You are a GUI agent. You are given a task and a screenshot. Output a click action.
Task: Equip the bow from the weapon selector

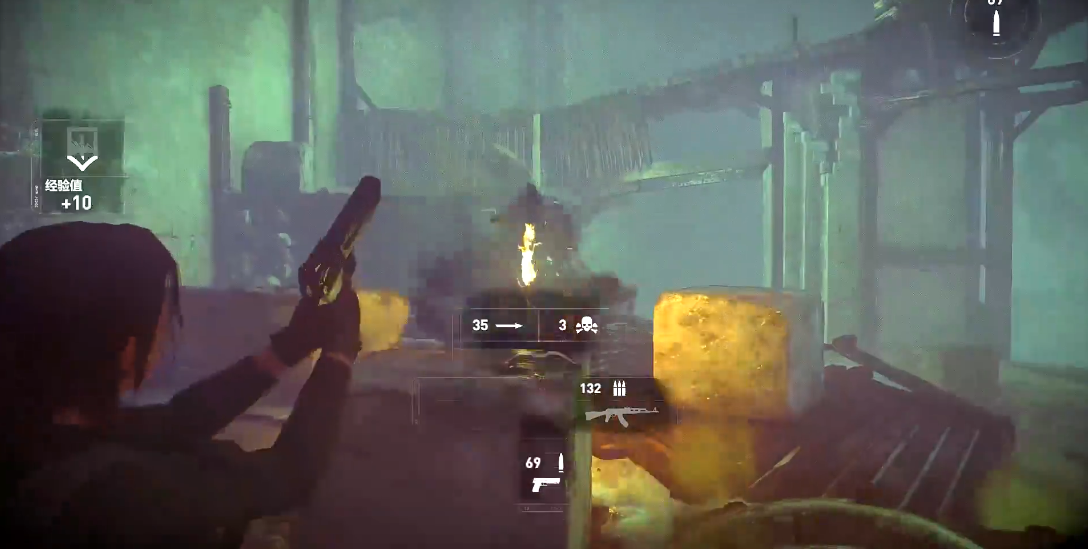[x=540, y=360]
